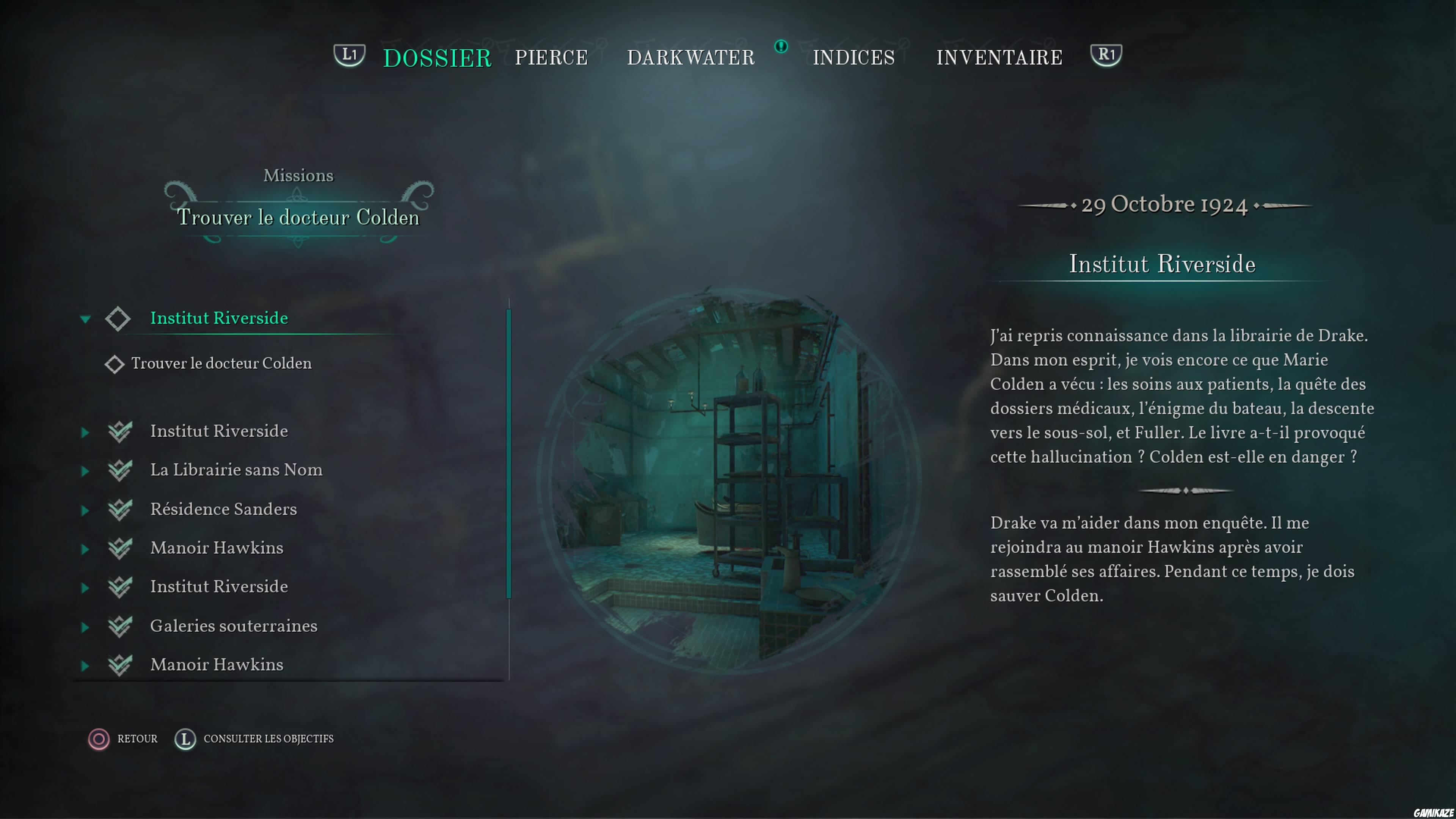Click the checkmark badge for La Librairie sans Nom
This screenshot has height=819, width=1456.
point(121,470)
